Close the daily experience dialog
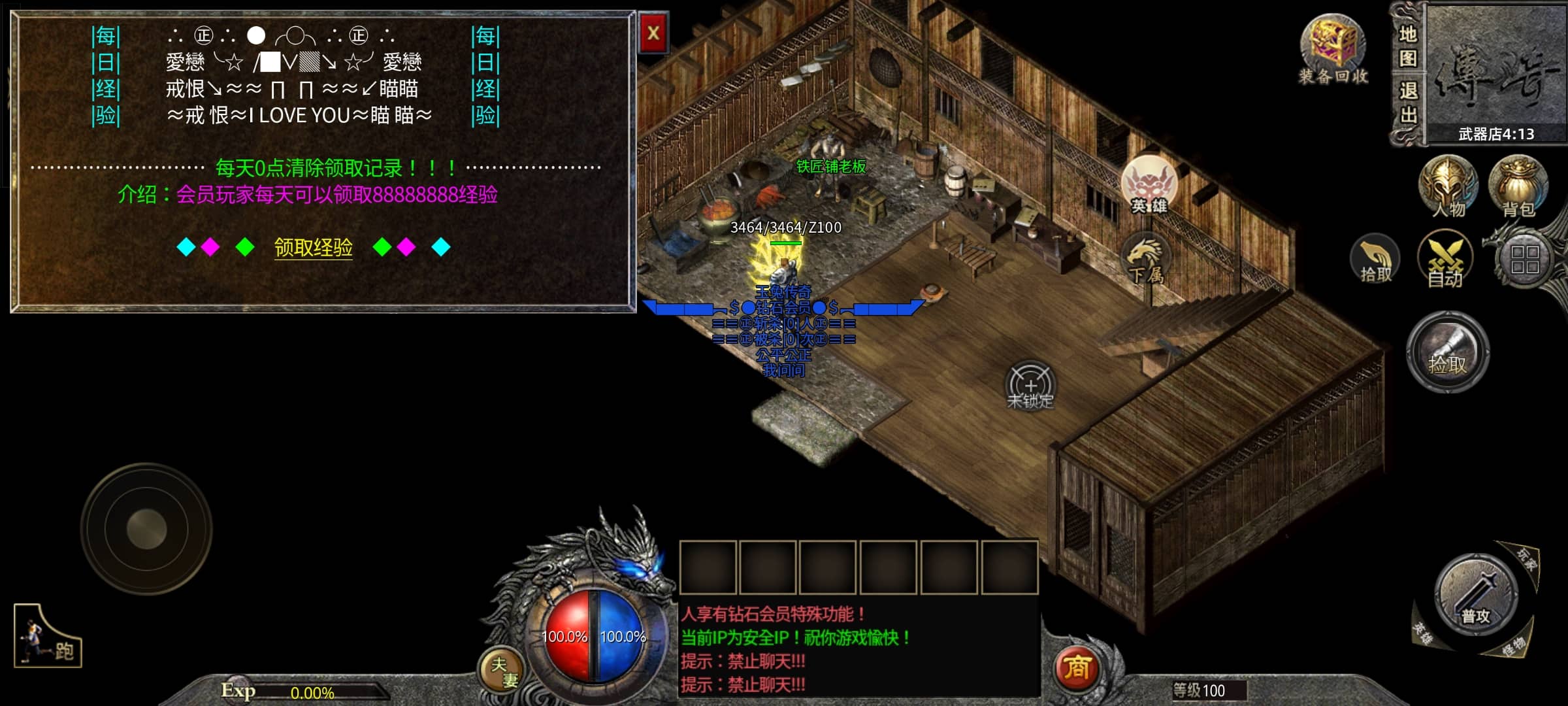The width and height of the screenshot is (1568, 706). click(x=653, y=33)
